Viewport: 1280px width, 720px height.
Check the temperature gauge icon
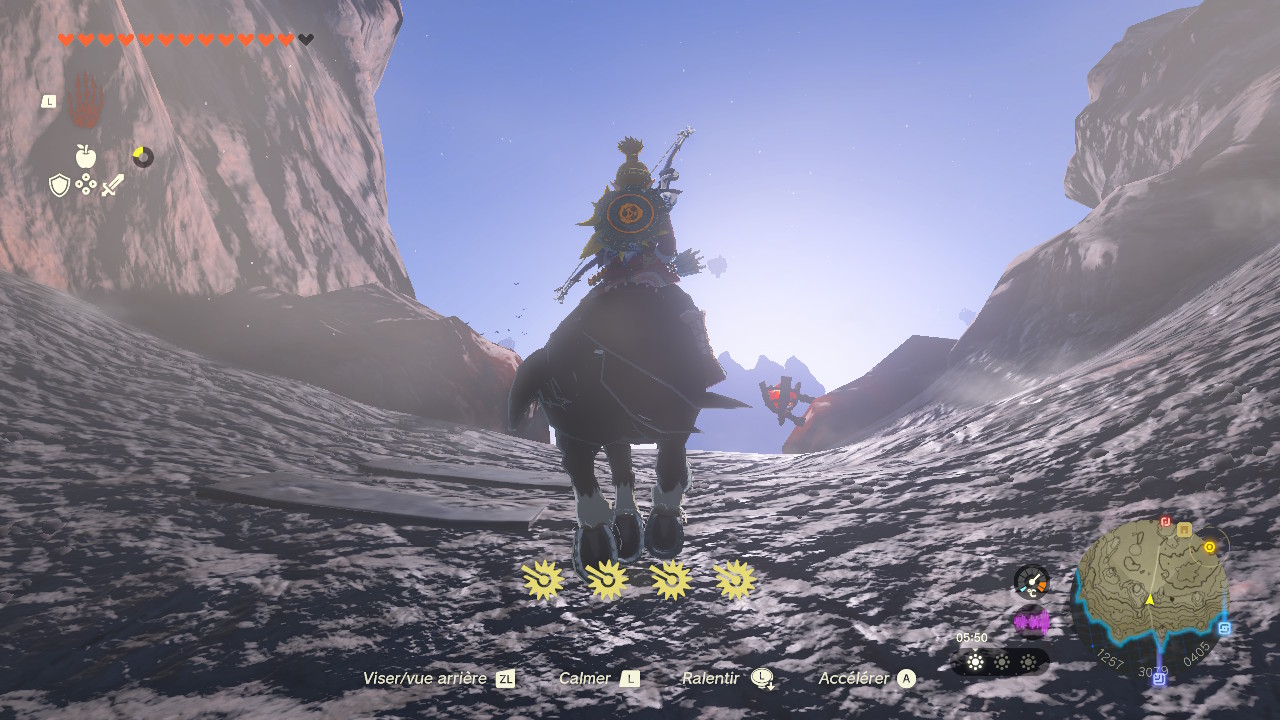point(1031,581)
